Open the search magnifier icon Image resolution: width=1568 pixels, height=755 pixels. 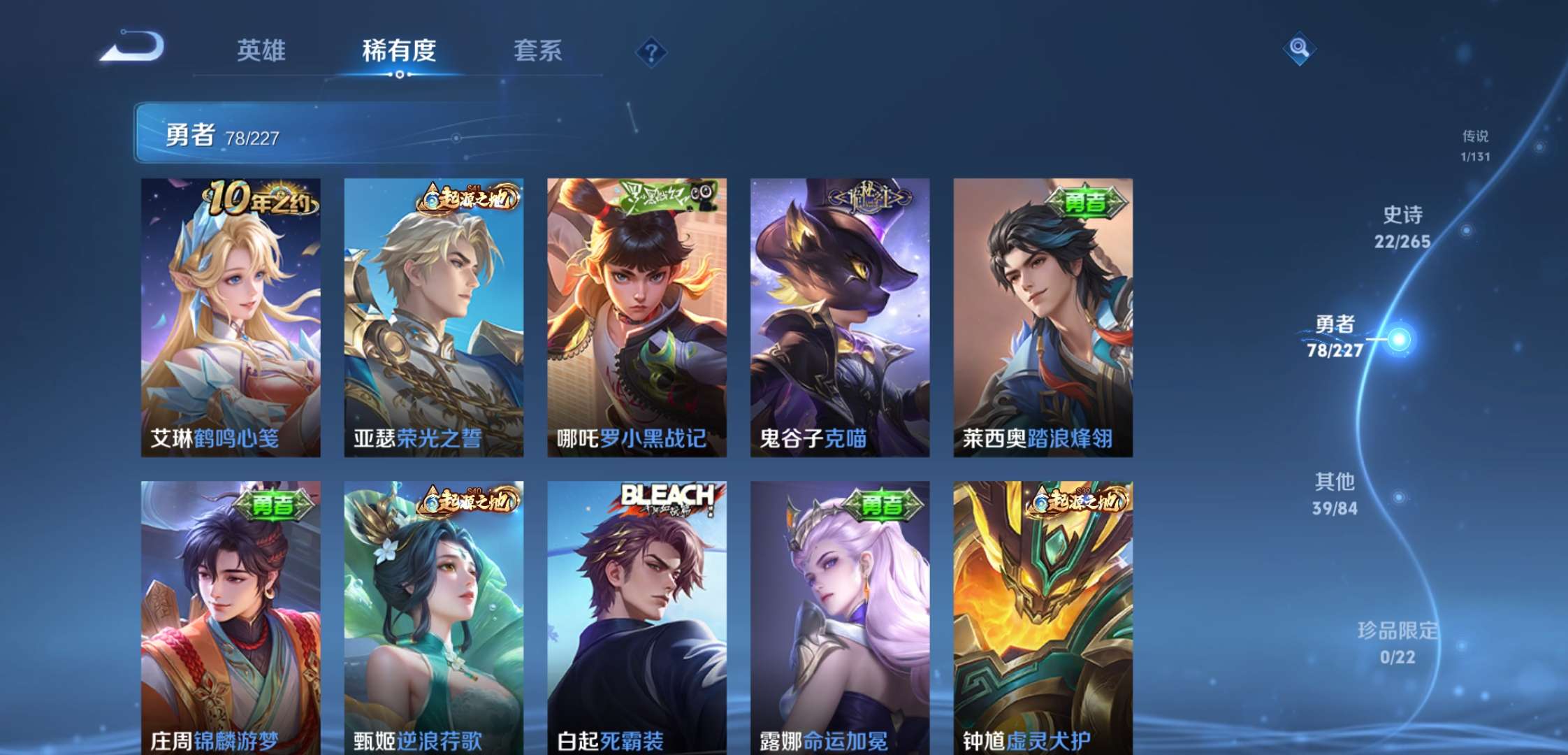click(x=1298, y=48)
